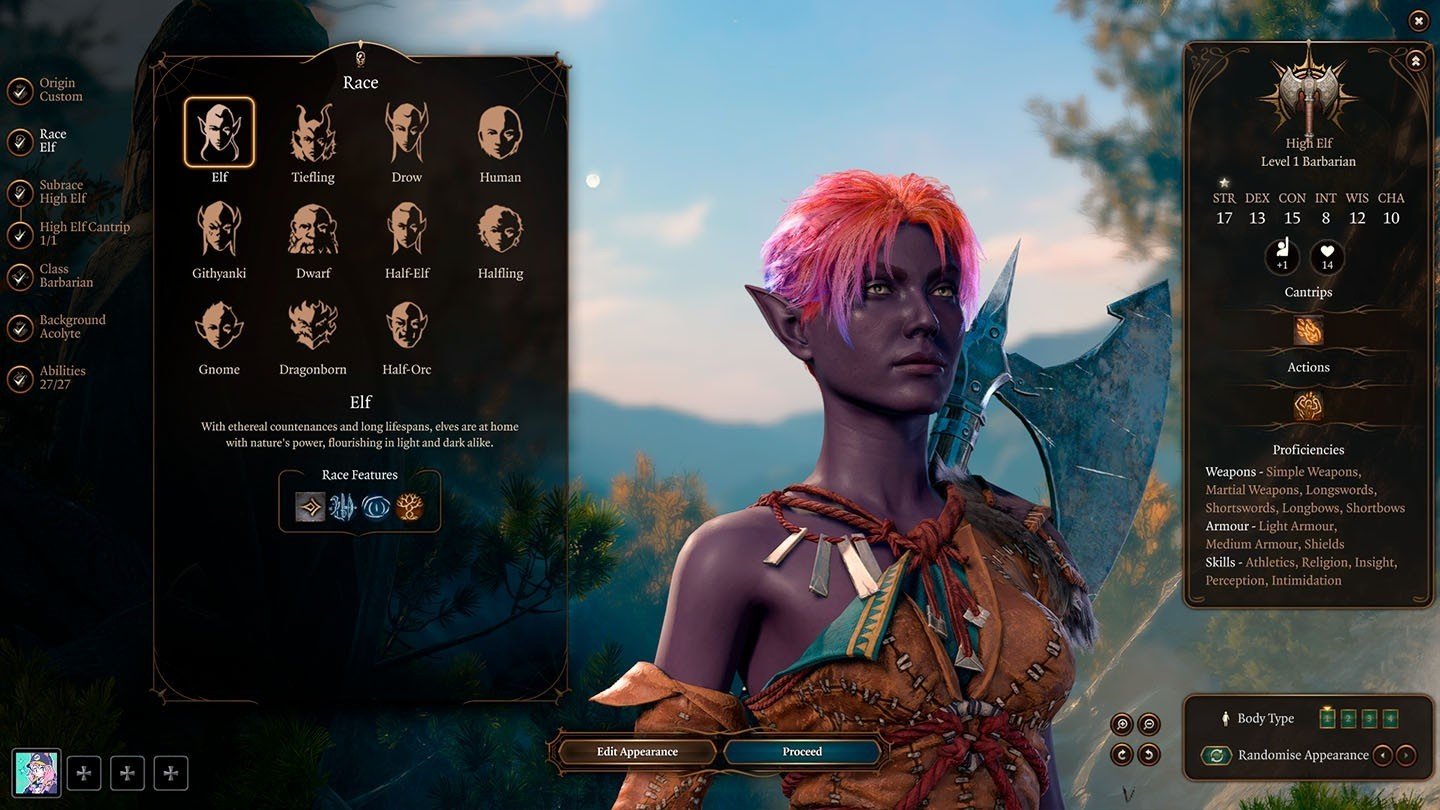Select Body Type 2
Image resolution: width=1440 pixels, height=810 pixels.
click(1348, 717)
